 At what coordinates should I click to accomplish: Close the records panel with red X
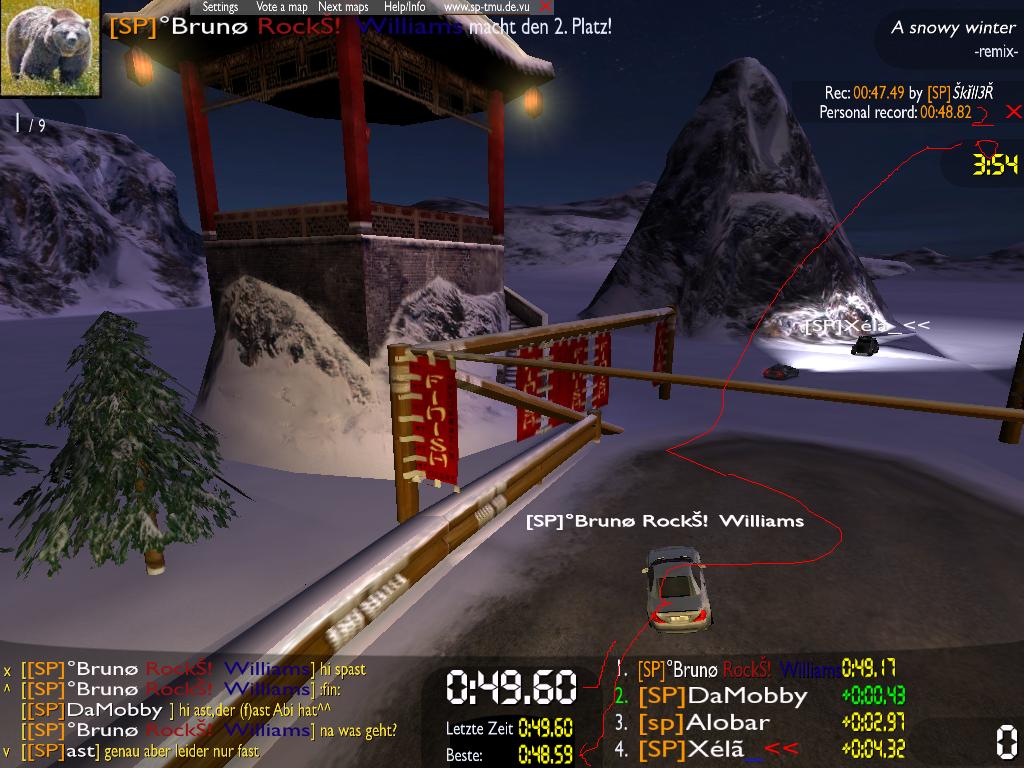1013,111
